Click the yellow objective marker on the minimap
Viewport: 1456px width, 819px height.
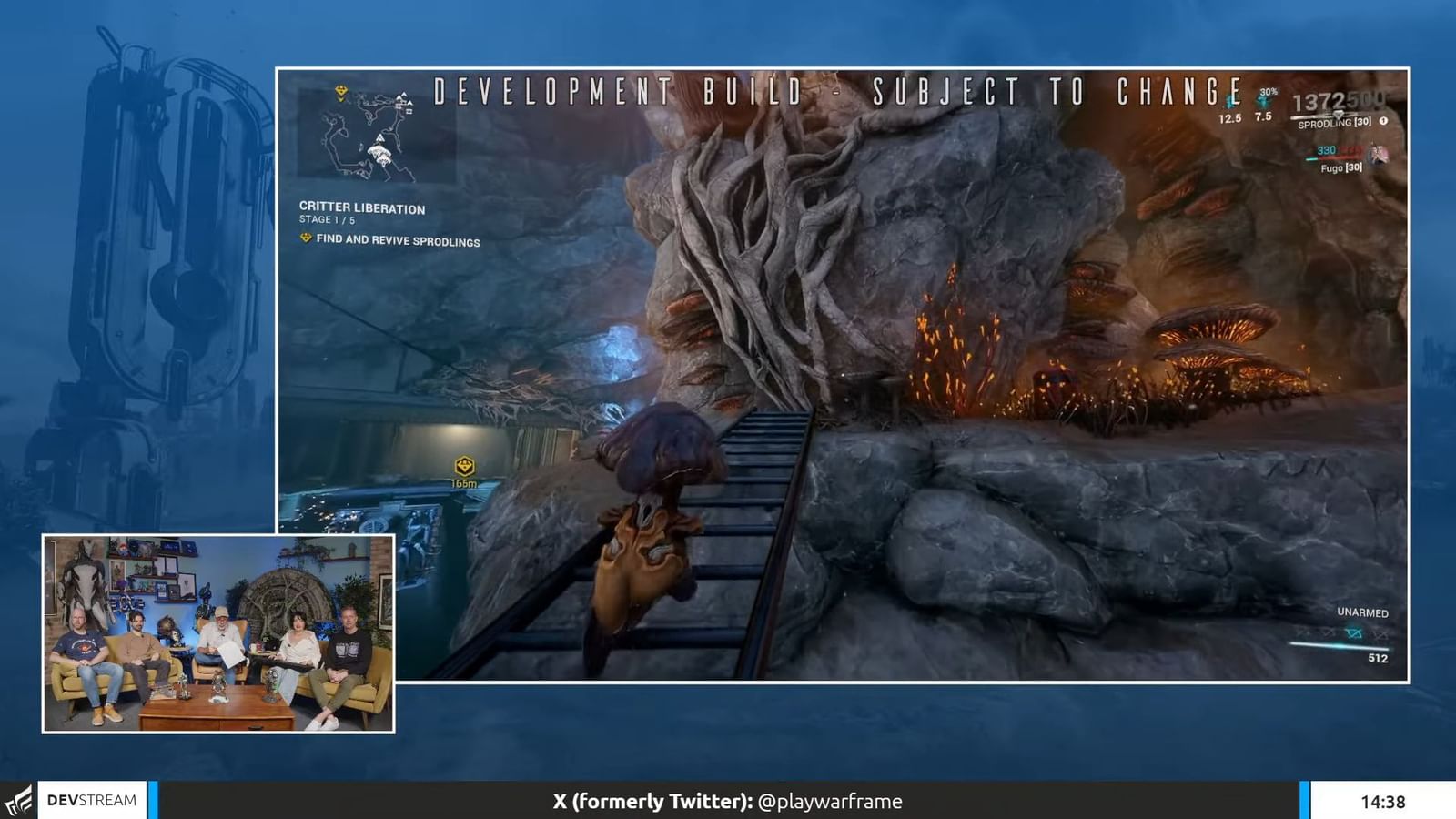click(x=341, y=91)
